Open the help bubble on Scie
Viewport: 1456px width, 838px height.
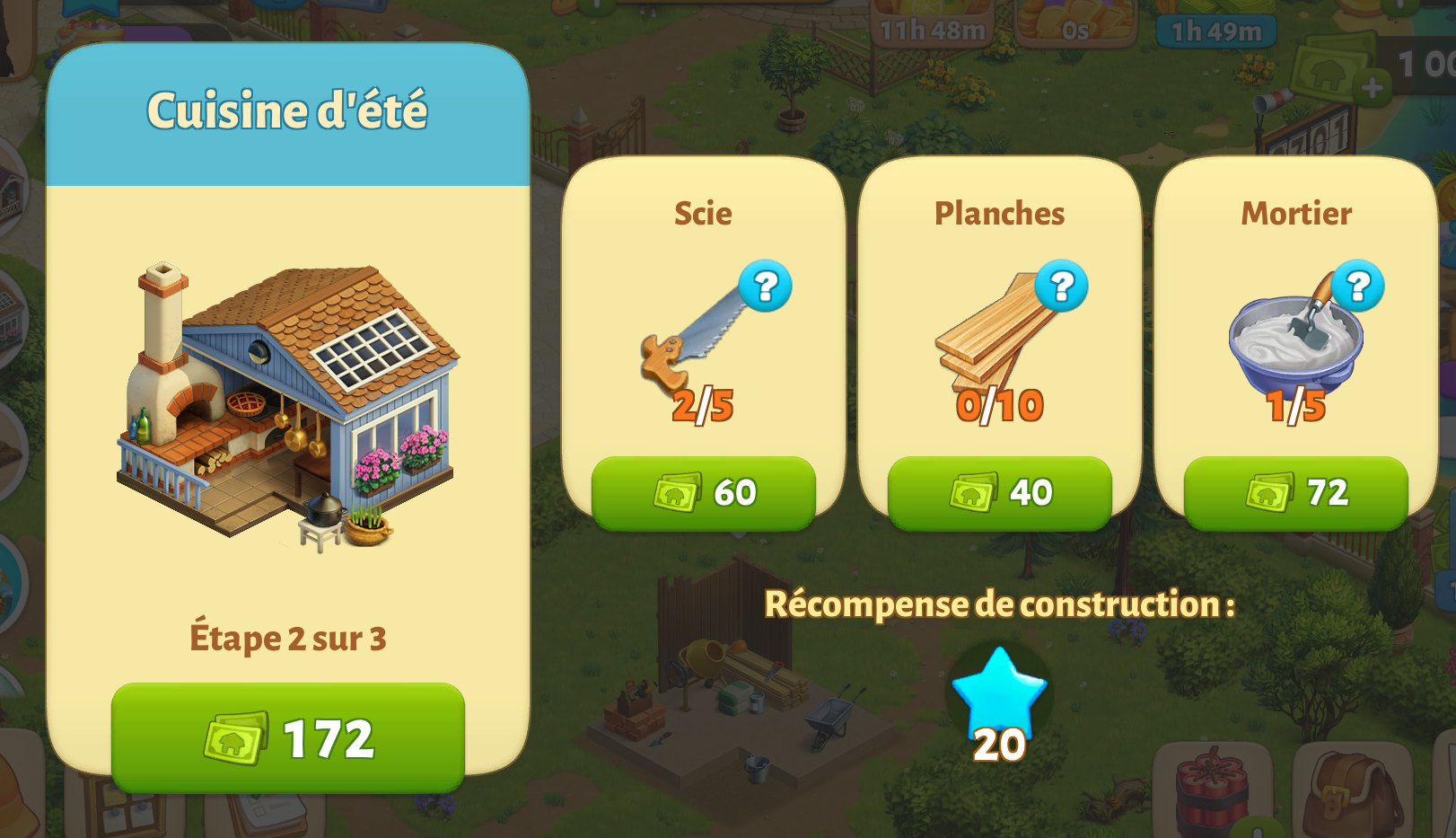pos(765,287)
